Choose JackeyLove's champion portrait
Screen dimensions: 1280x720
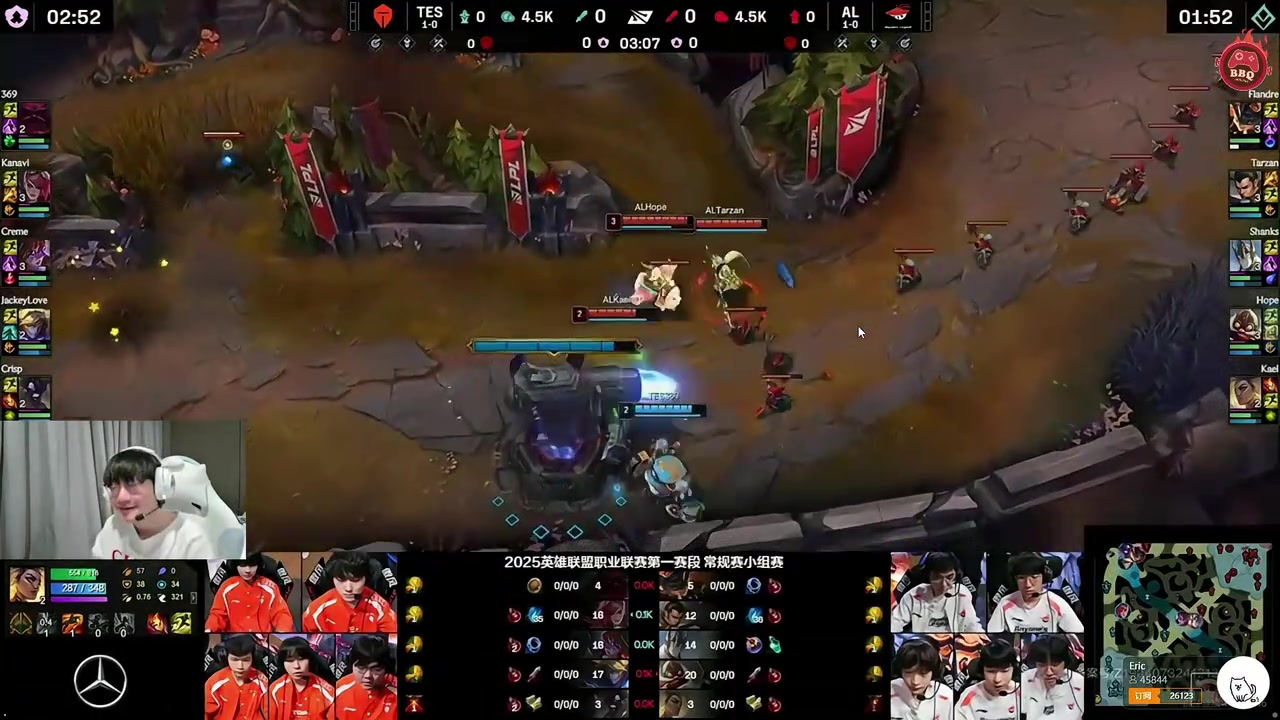(x=36, y=324)
